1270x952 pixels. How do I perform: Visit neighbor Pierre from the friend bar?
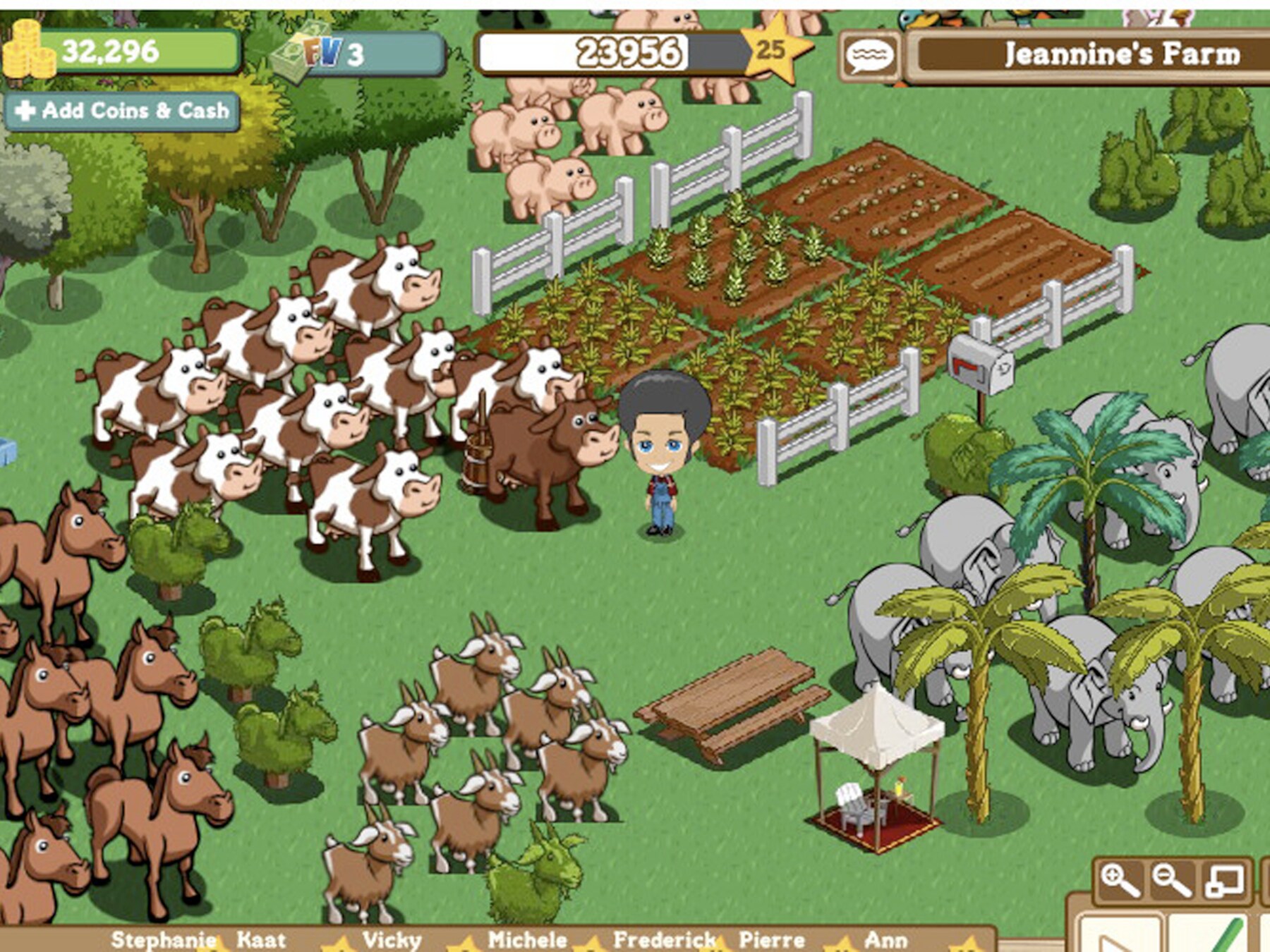pos(772,940)
